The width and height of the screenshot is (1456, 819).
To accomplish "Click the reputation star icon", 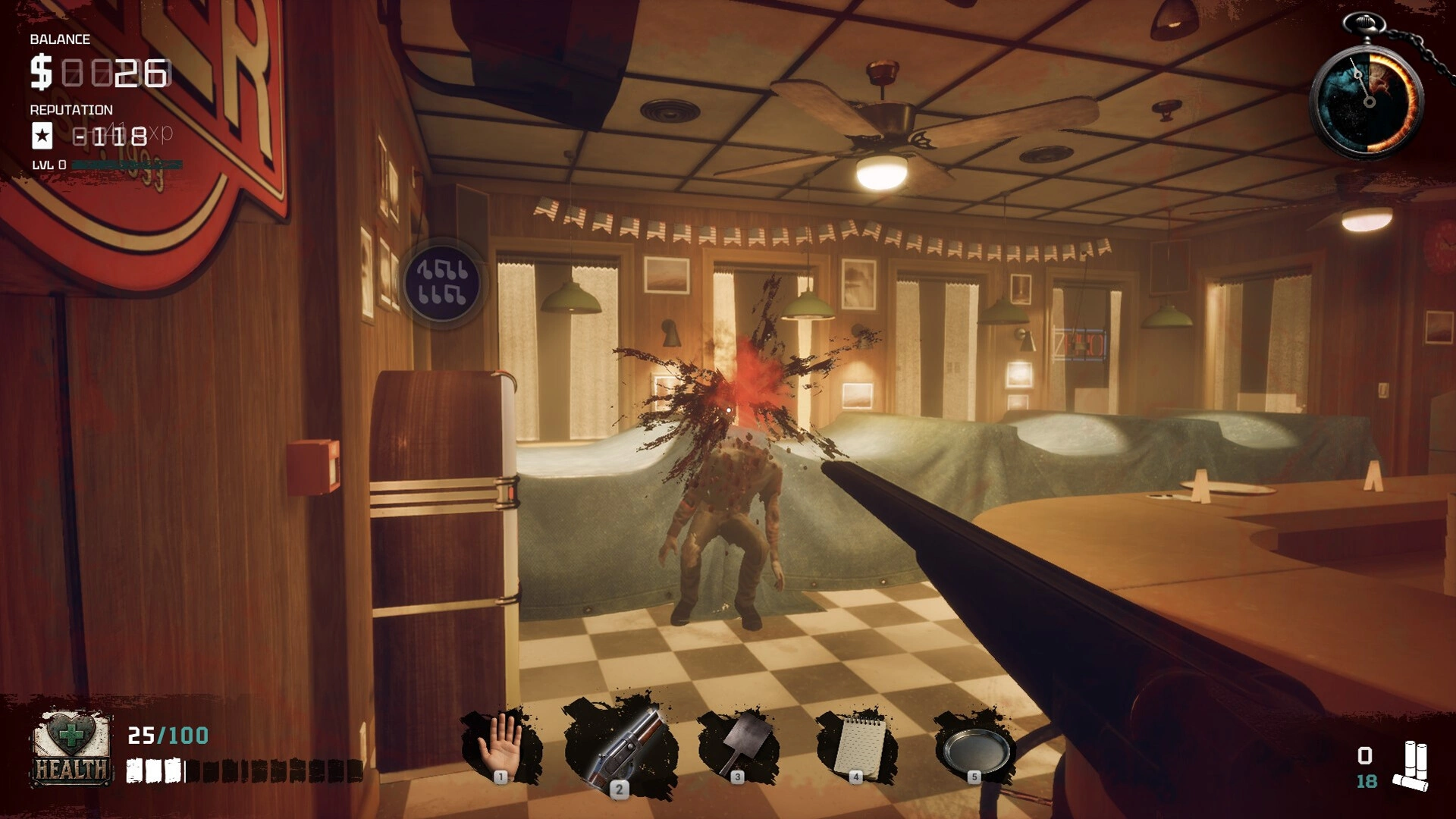I will [42, 136].
